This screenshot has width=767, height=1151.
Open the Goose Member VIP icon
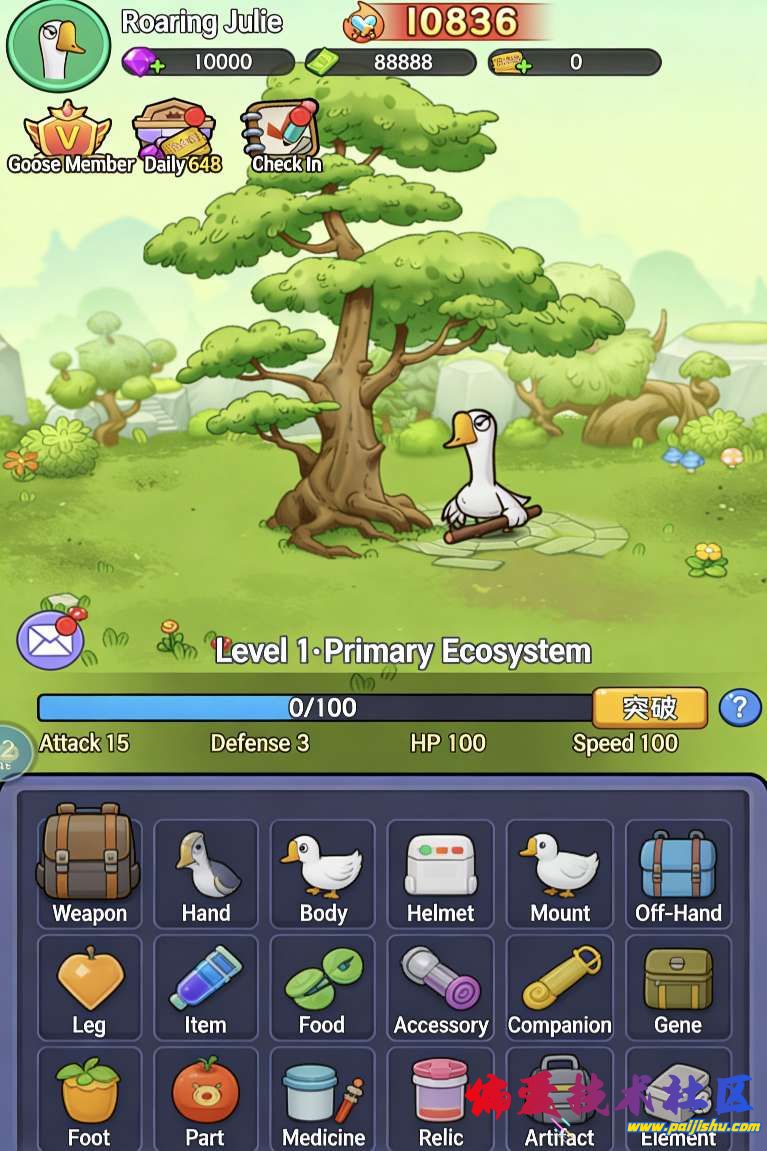click(x=68, y=138)
